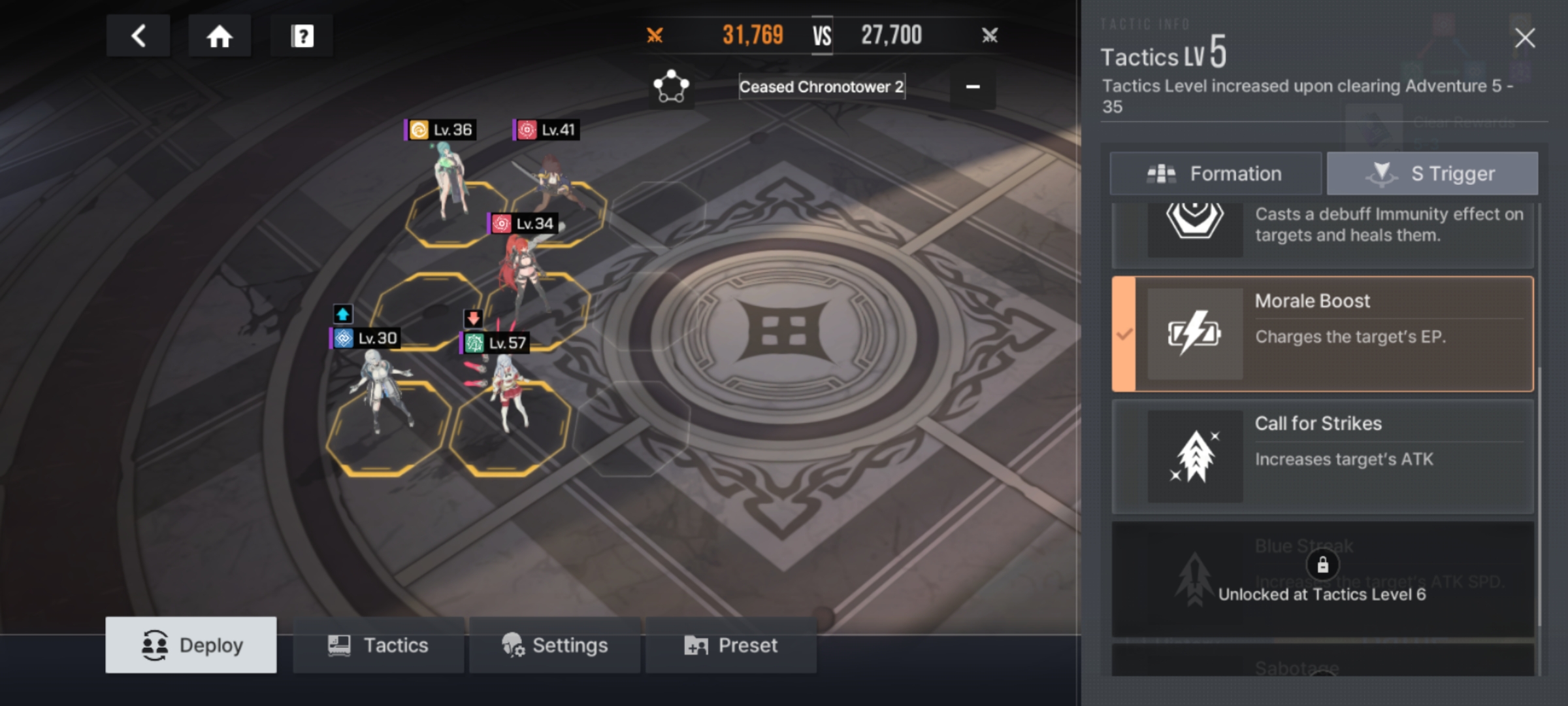Viewport: 1568px width, 706px height.
Task: Go back using the arrow button
Action: pos(138,36)
